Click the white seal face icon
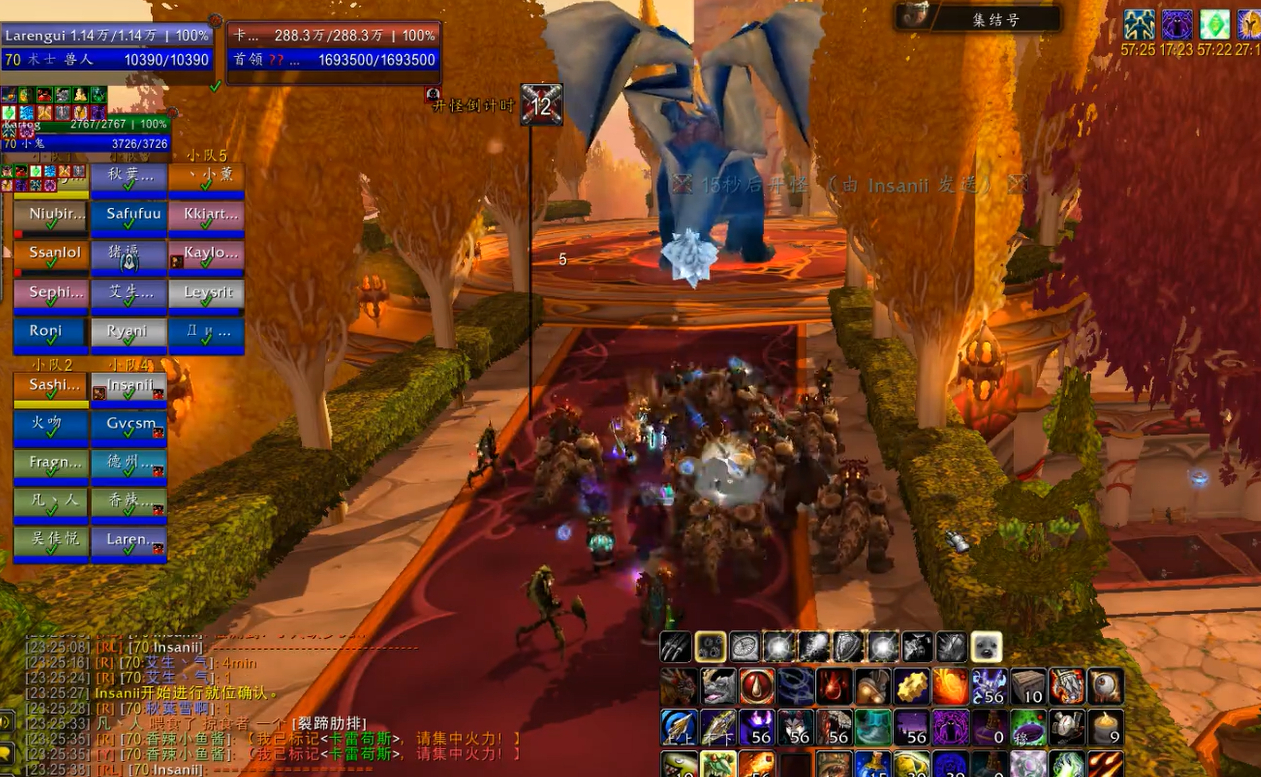The image size is (1261, 777). (x=986, y=647)
